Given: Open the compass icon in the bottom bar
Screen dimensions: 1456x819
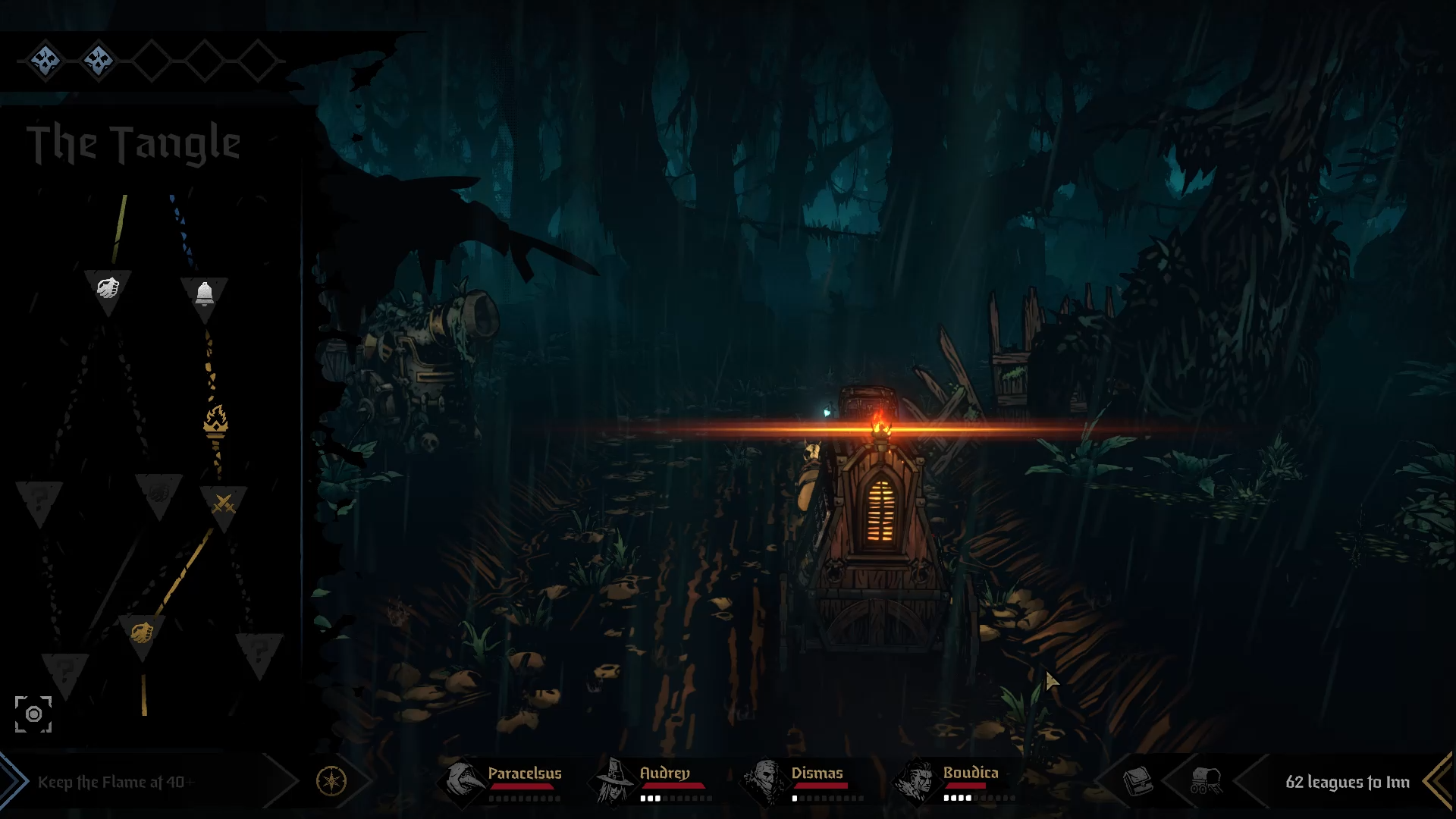Looking at the screenshot, I should (x=331, y=780).
